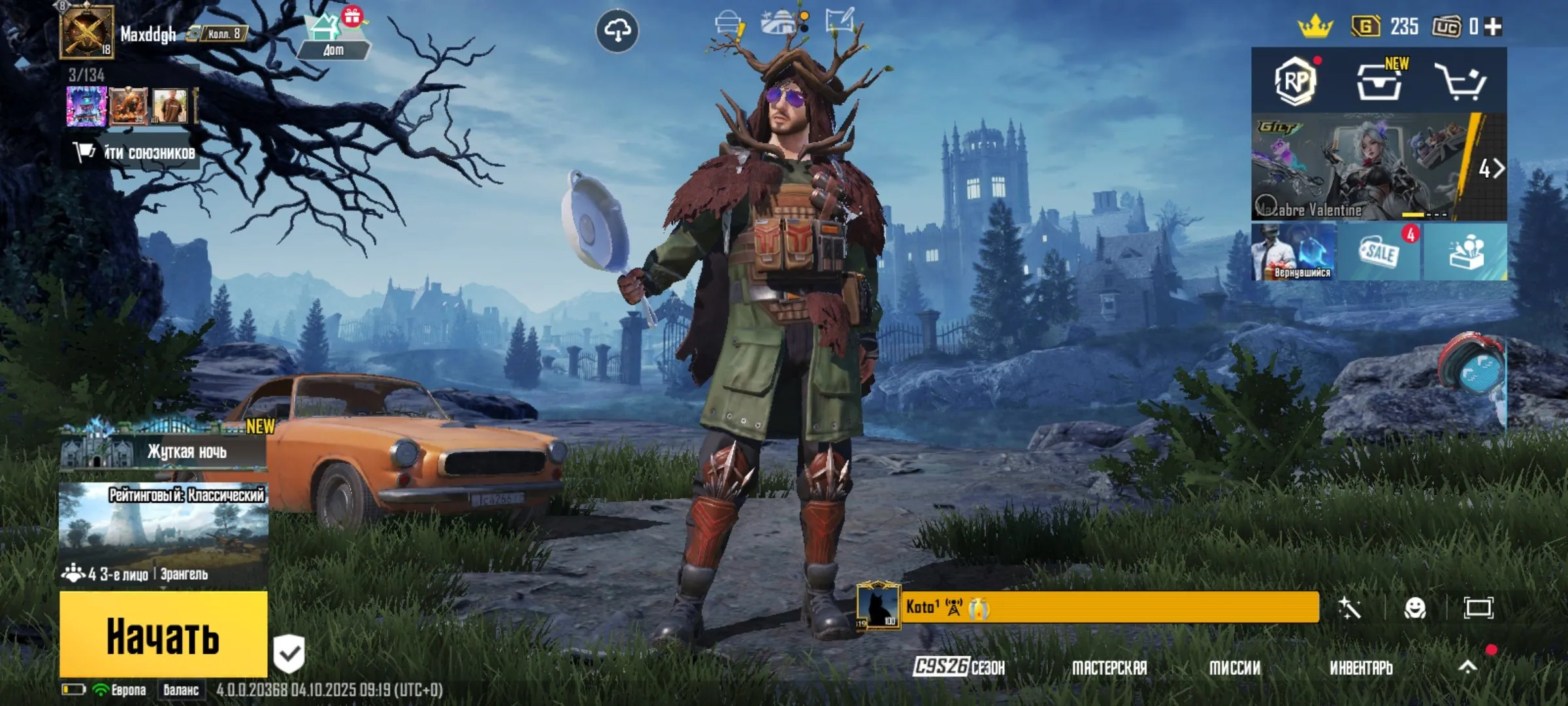Viewport: 1568px width, 706px height.
Task: Expand the bottom menu with the arrow
Action: coord(1468,667)
